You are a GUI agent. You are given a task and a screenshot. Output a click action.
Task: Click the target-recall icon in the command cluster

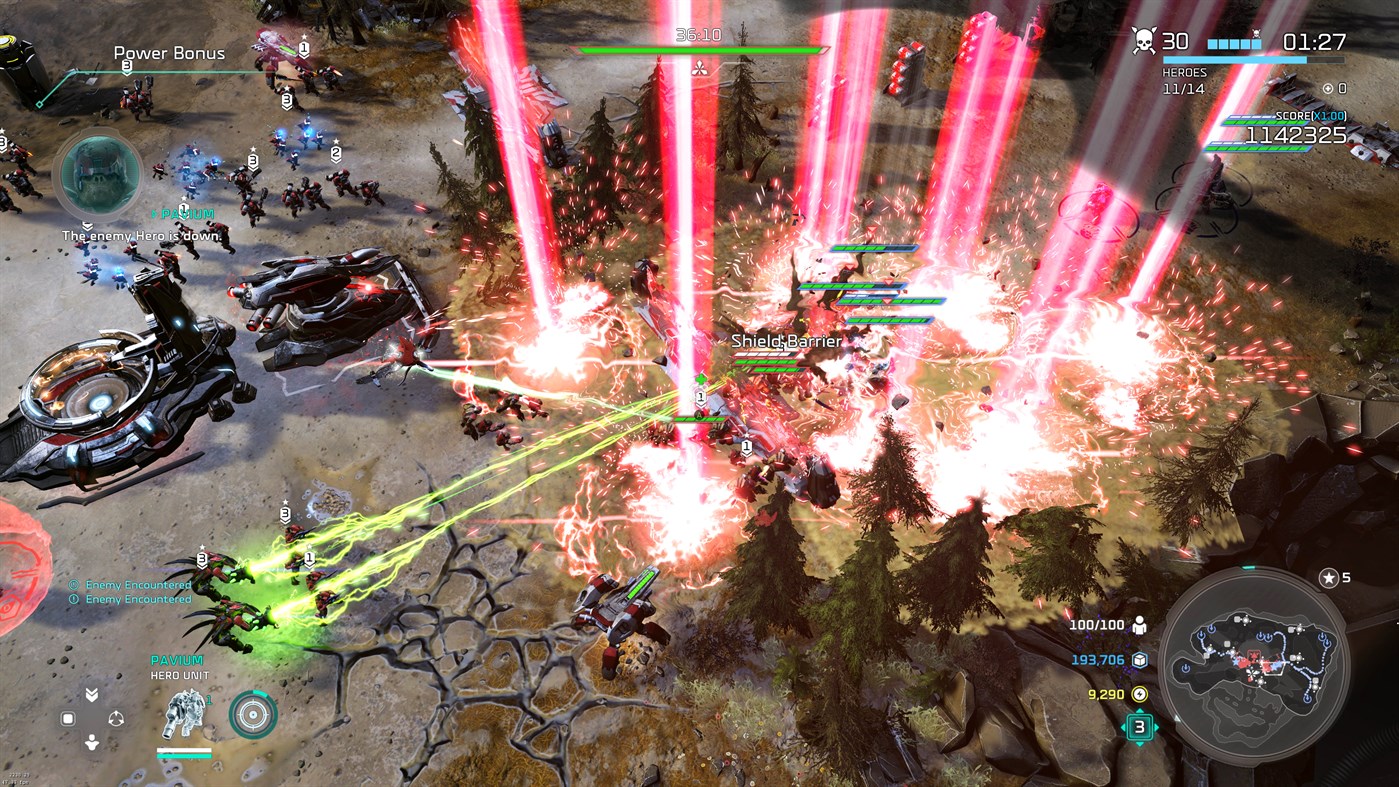pyautogui.click(x=116, y=717)
